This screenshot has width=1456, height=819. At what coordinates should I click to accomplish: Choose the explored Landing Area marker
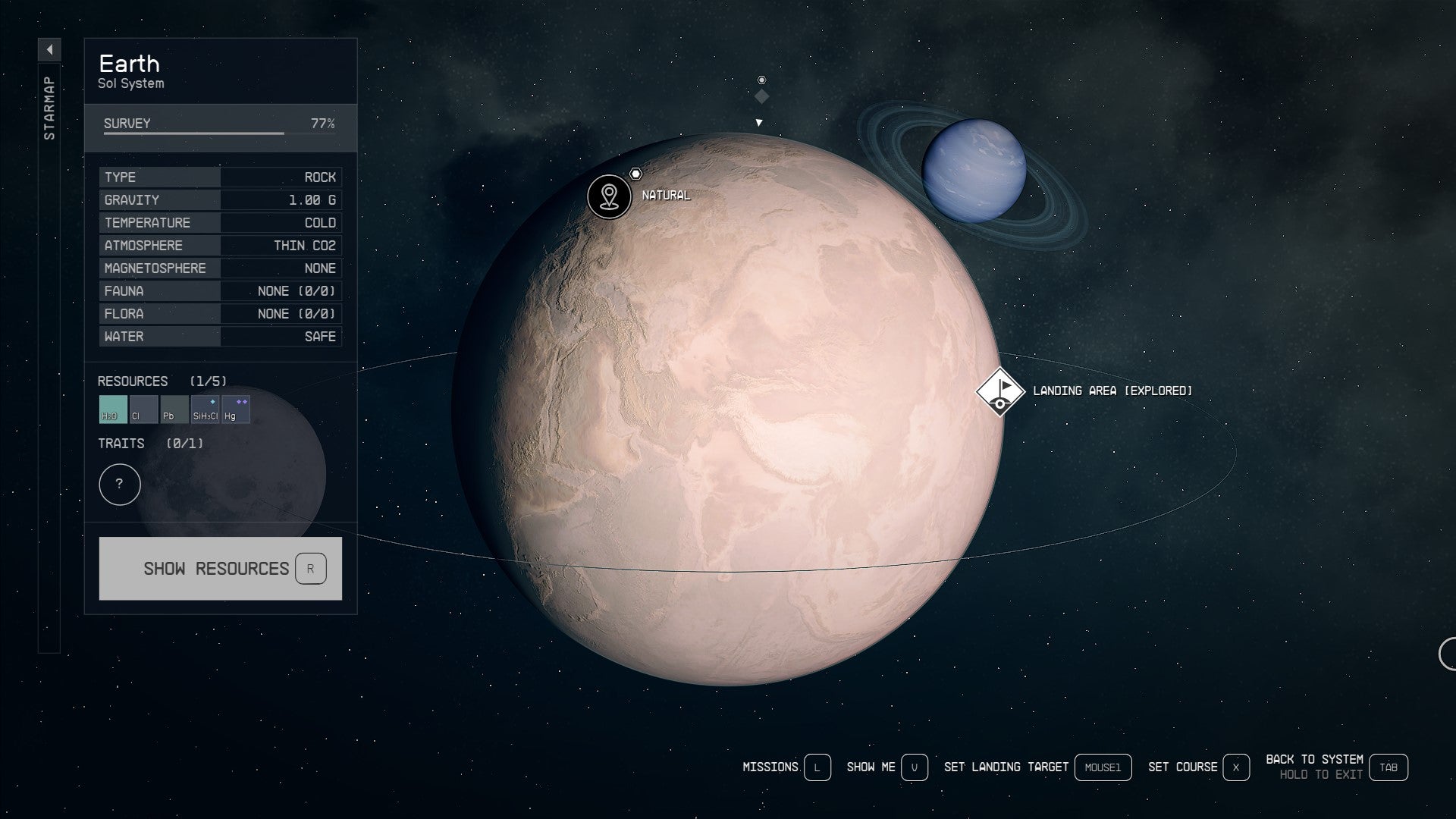(x=1000, y=391)
